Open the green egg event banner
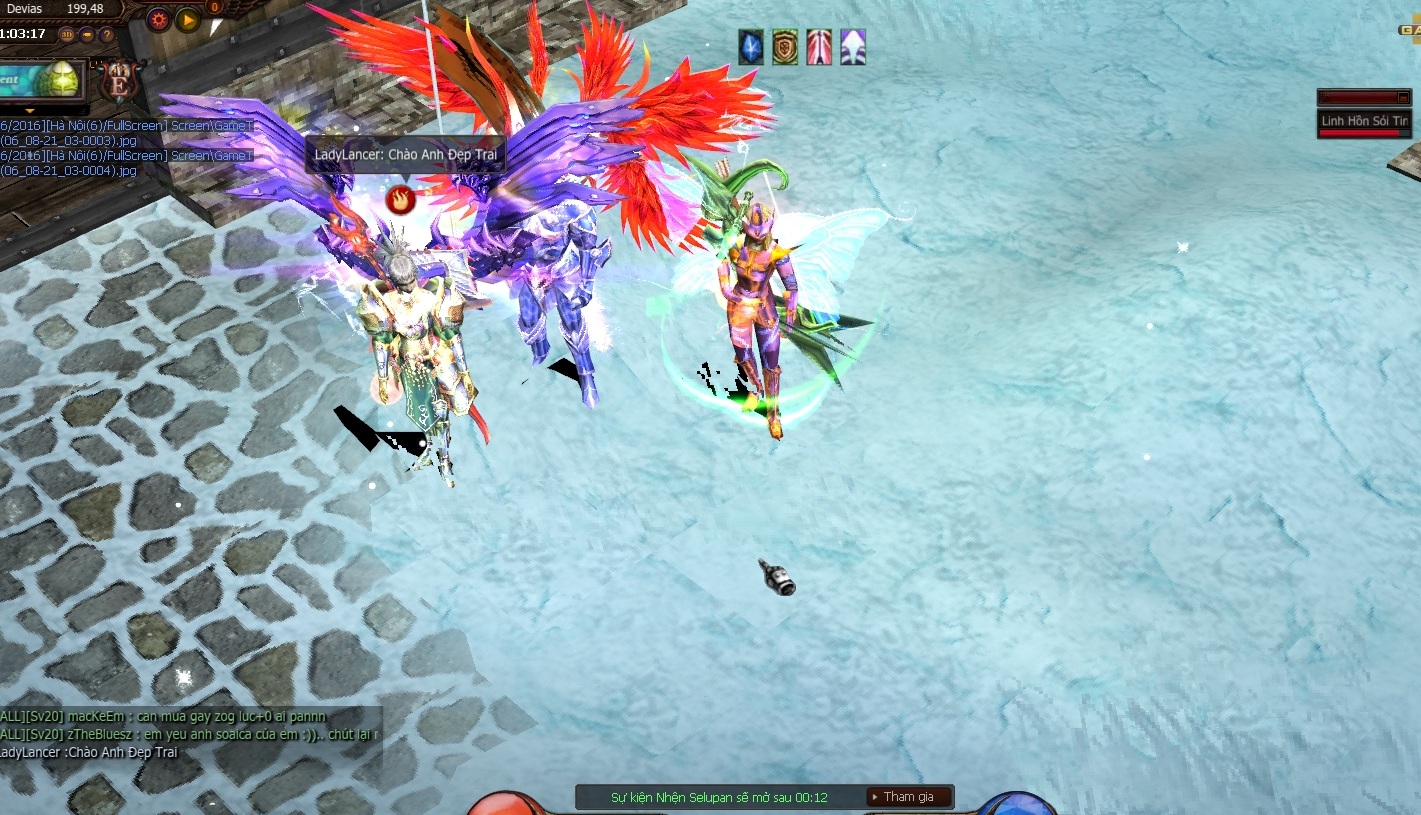 (42, 78)
